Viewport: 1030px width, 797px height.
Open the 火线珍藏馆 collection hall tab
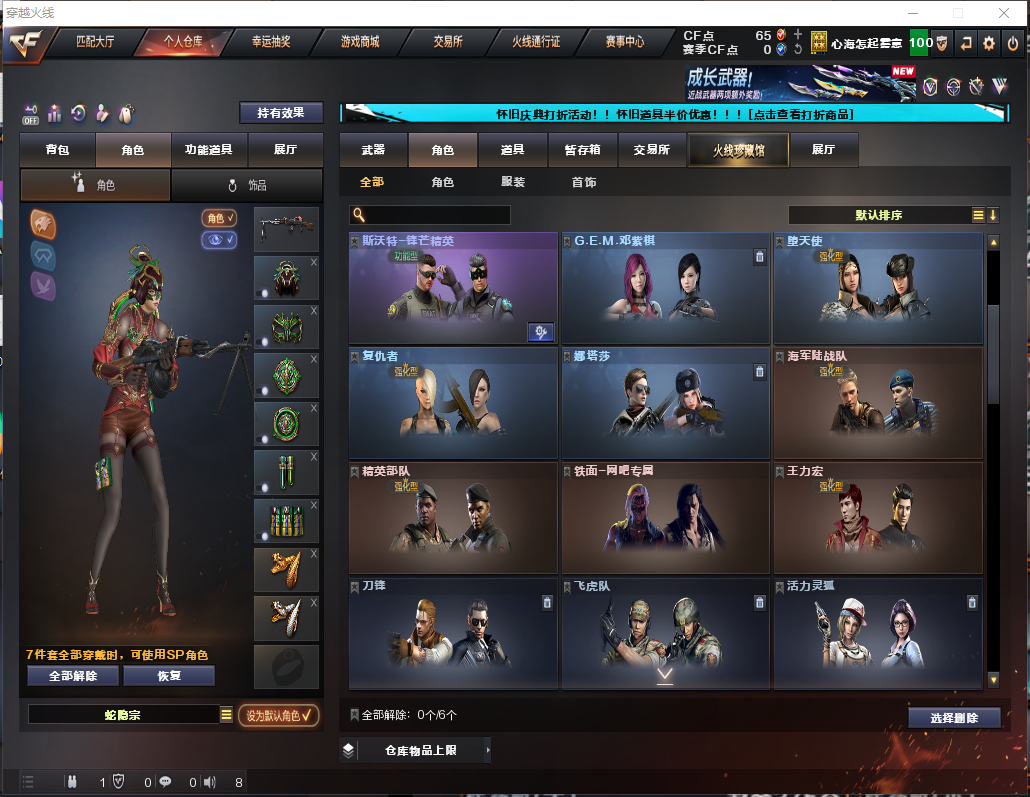point(738,150)
